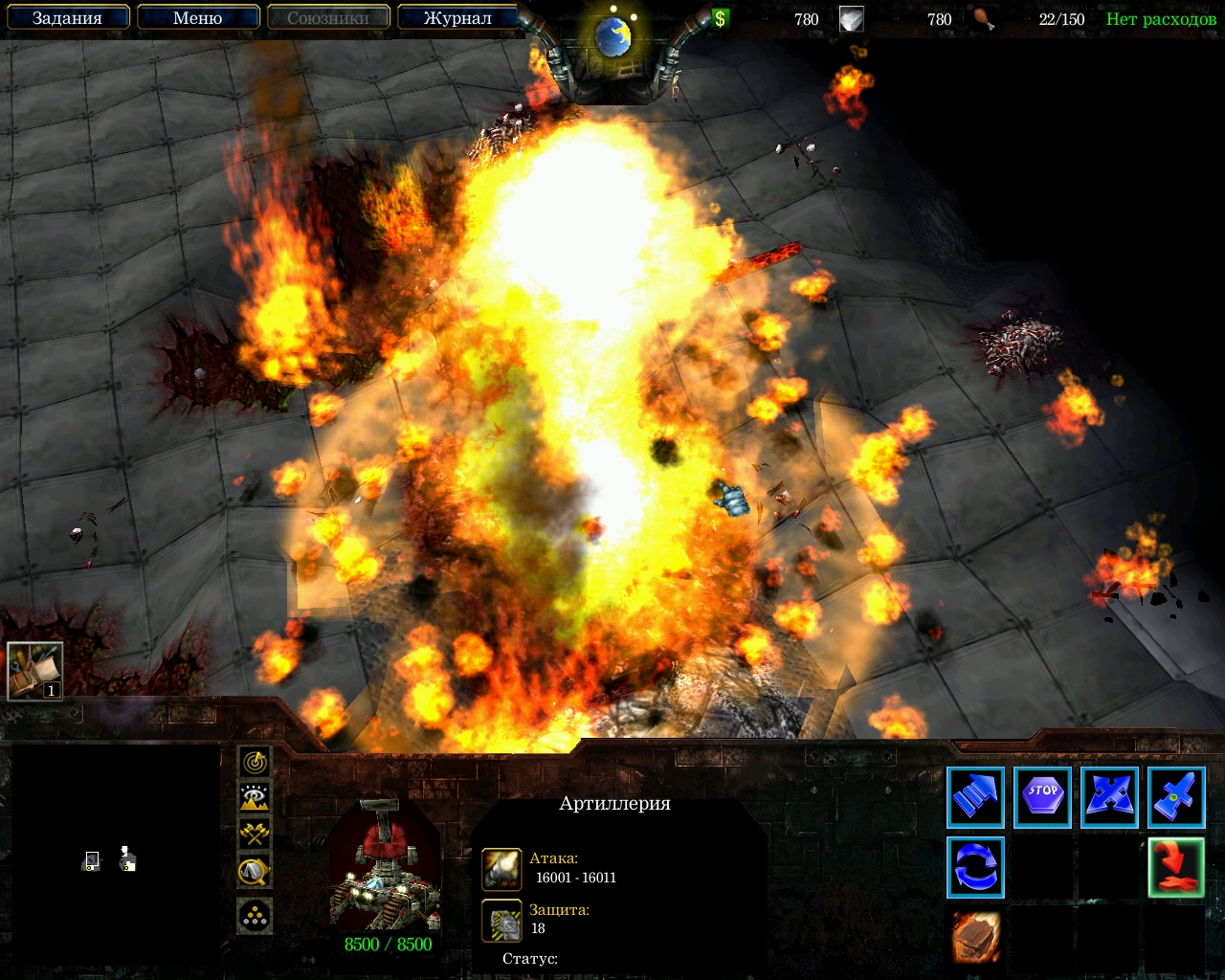Click the attack damage icon

[501, 868]
